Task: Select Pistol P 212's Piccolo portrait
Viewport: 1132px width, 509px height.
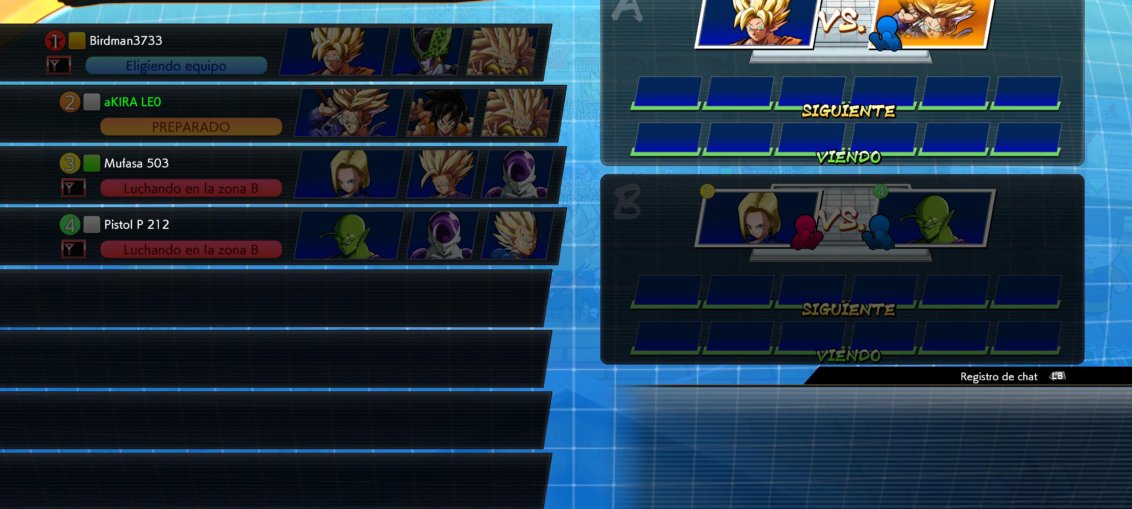Action: (349, 235)
